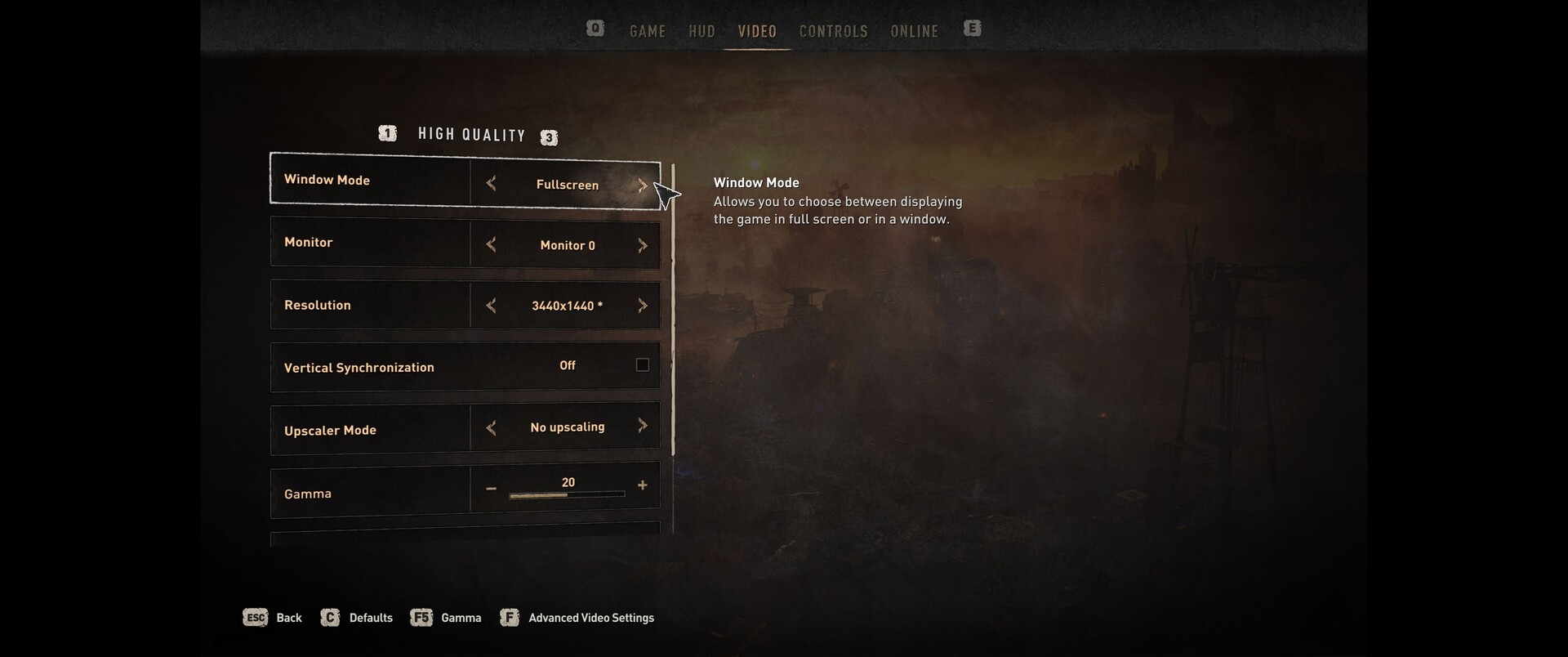Screen dimensions: 1568x657
Task: Click the Gamma slider bar
Action: click(x=567, y=494)
